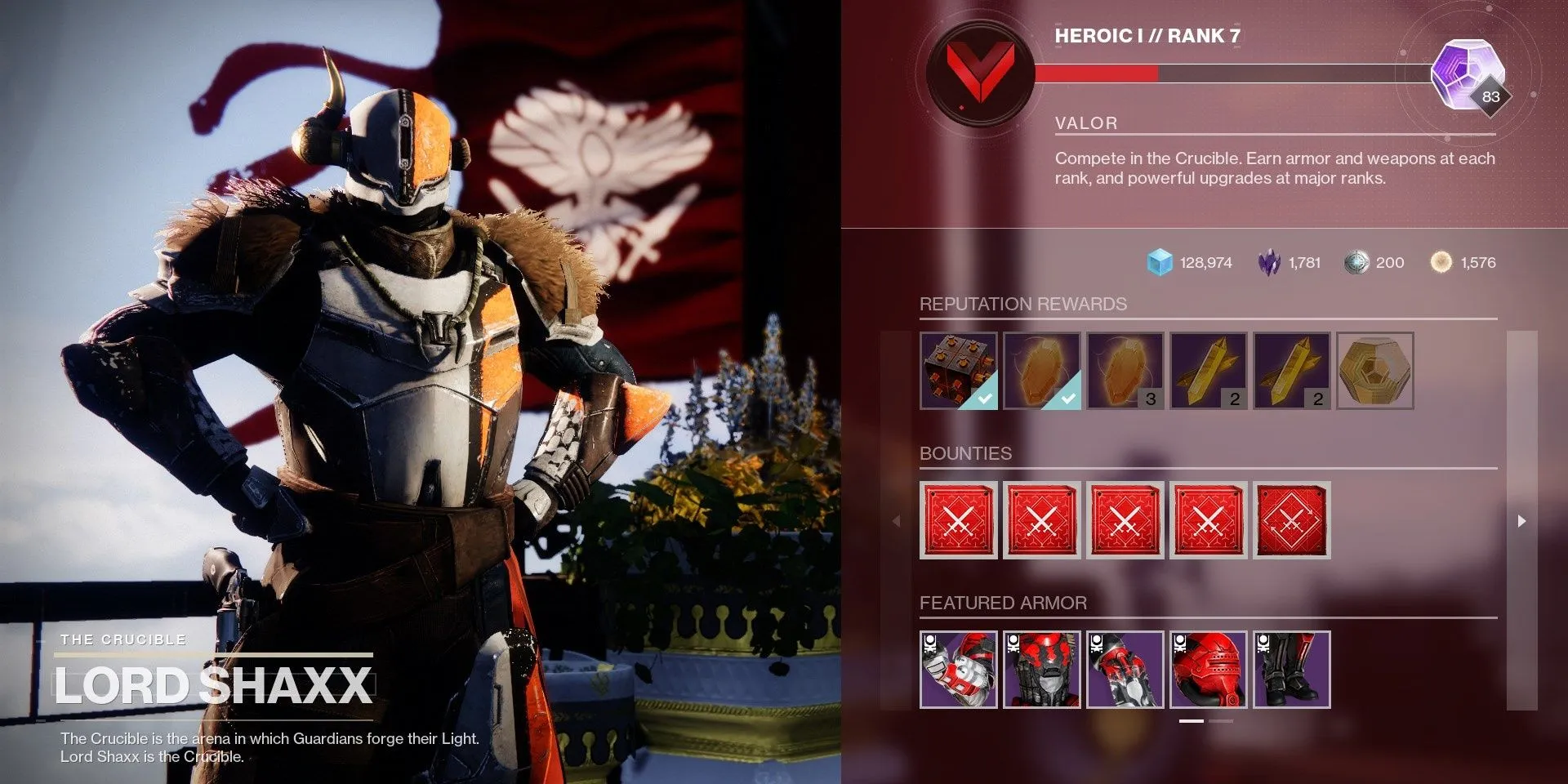1568x784 pixels.
Task: Pick the orange prism reward showing quantity 3
Action: click(1125, 371)
